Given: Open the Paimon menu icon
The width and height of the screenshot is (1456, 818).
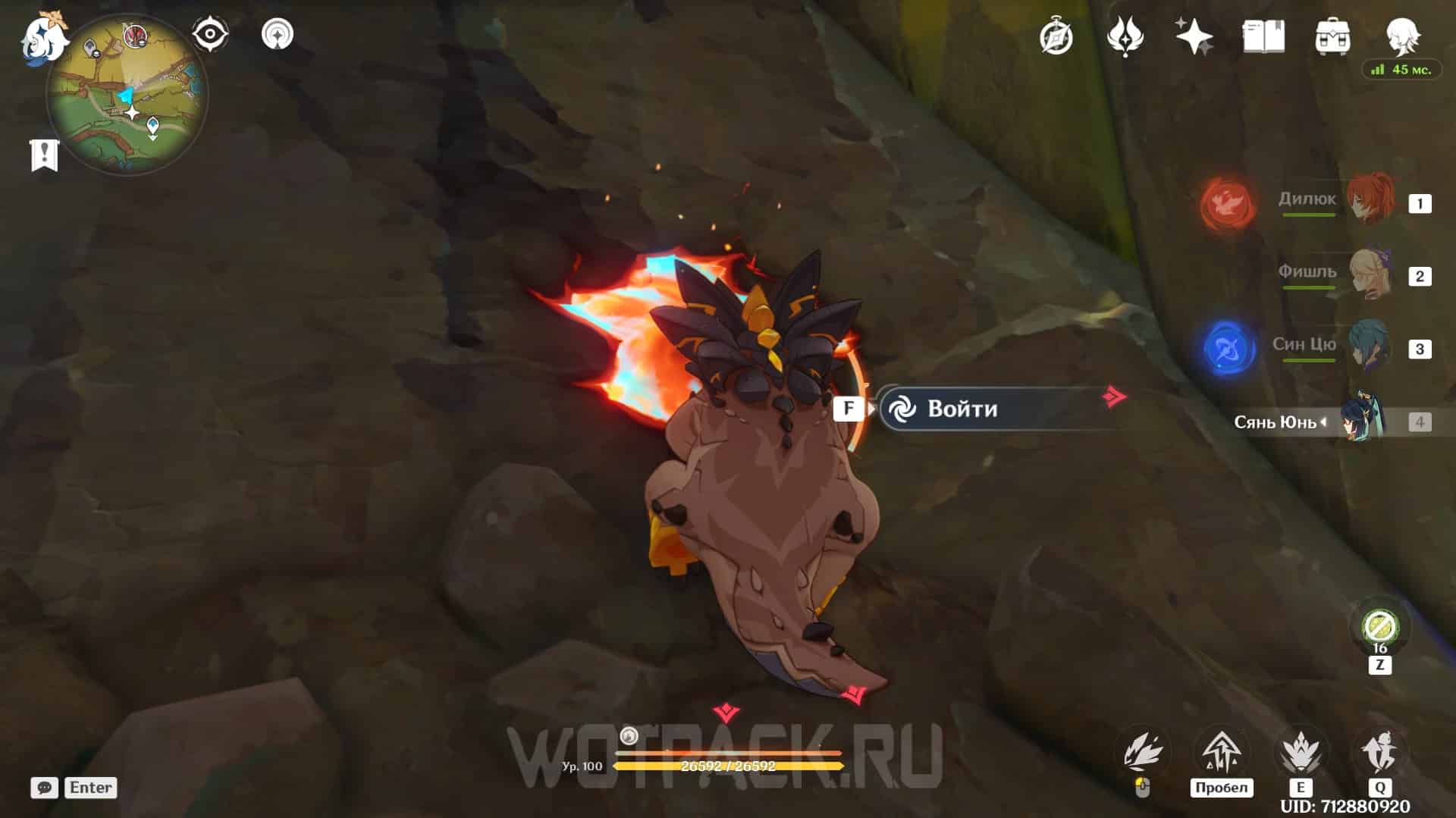Looking at the screenshot, I should [44, 38].
